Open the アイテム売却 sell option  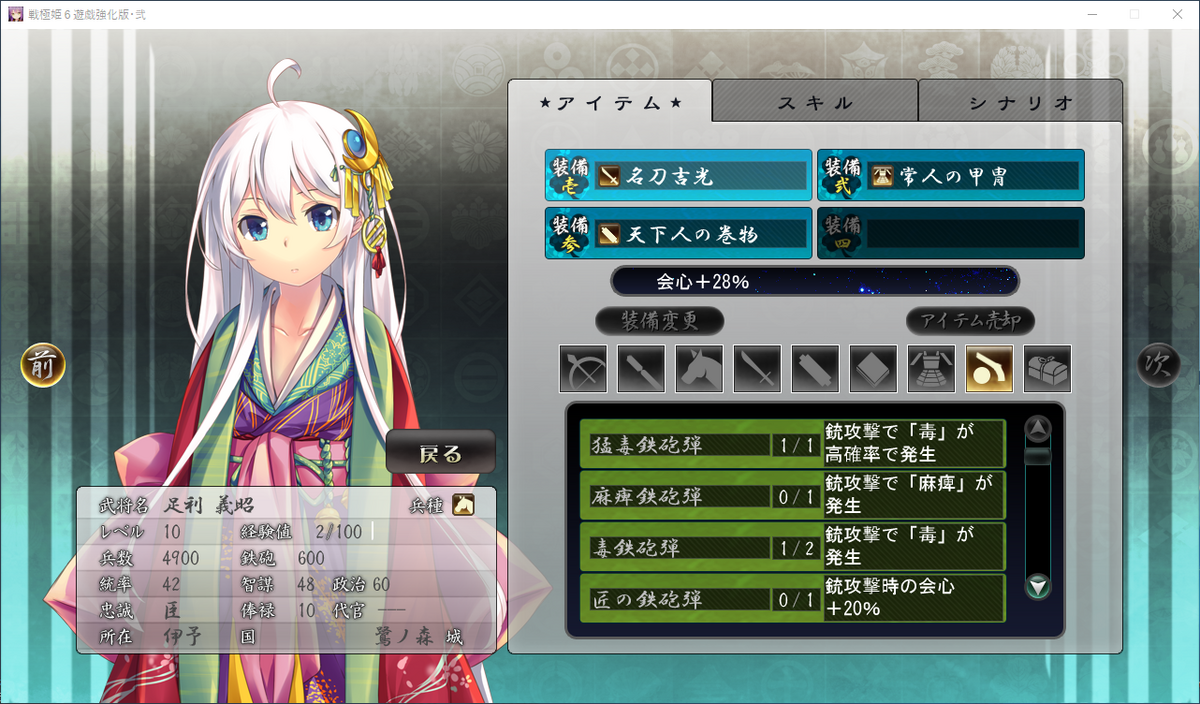tap(970, 321)
